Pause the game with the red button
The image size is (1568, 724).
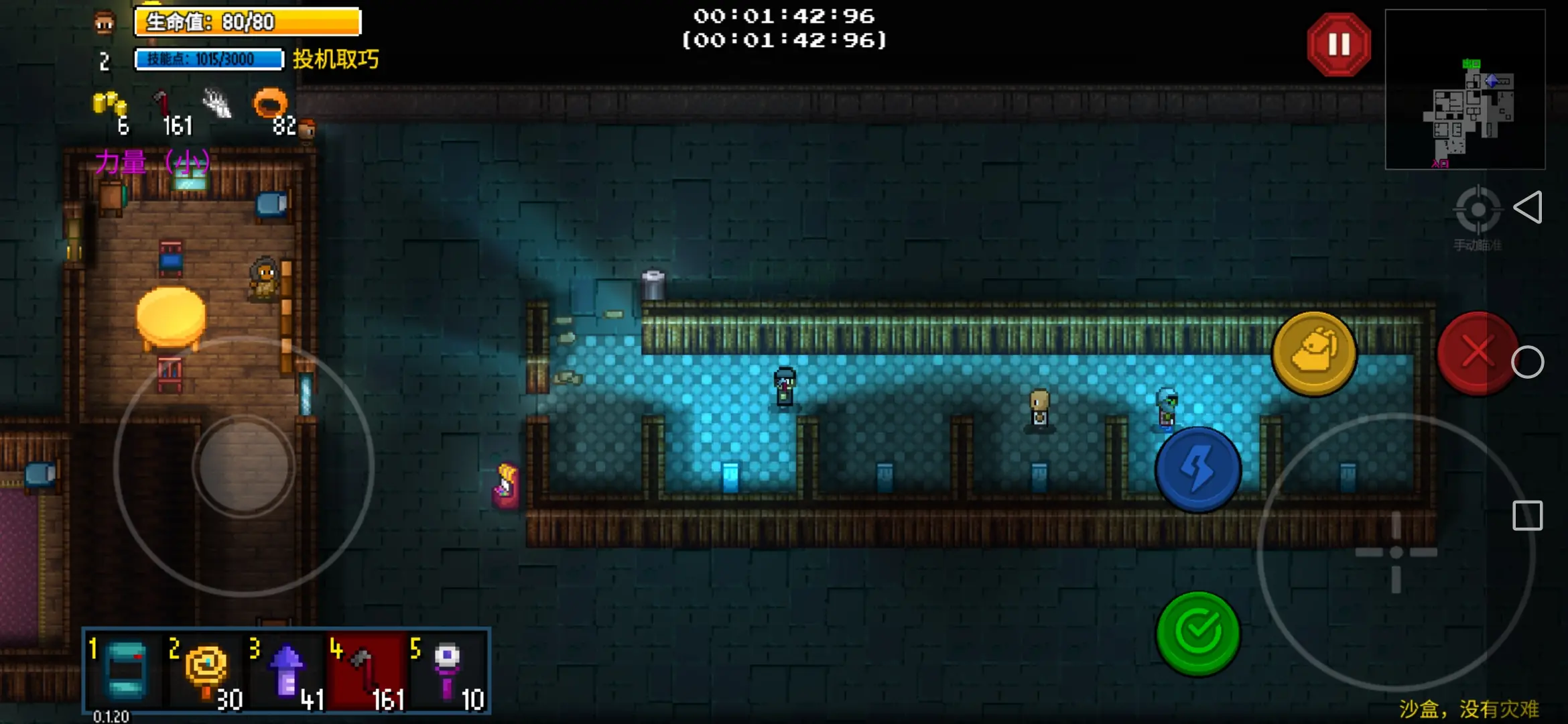pos(1338,45)
